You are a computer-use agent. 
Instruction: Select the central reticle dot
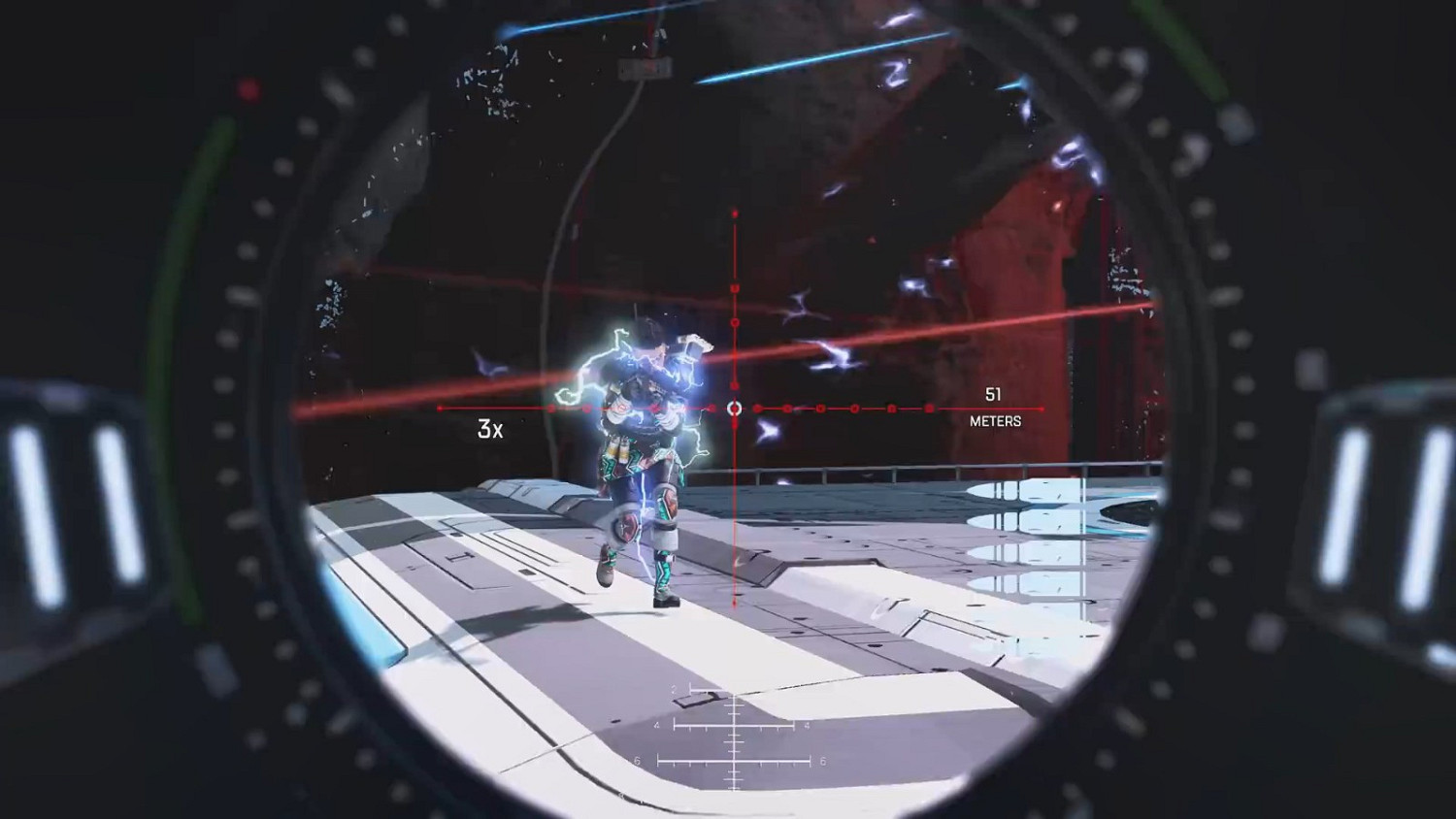coord(735,409)
